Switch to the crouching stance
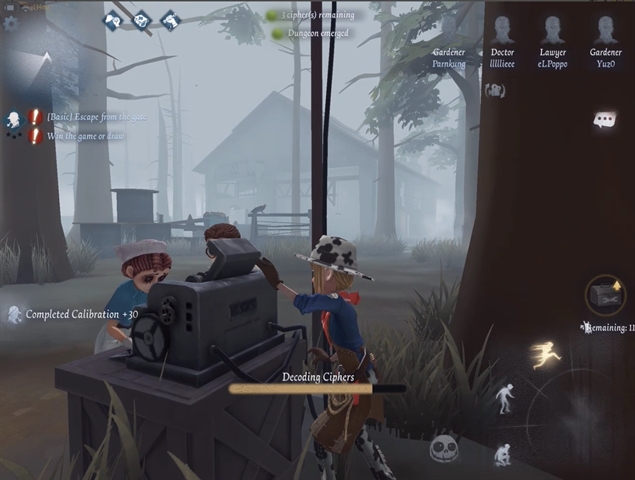635x480 pixels. click(x=503, y=453)
